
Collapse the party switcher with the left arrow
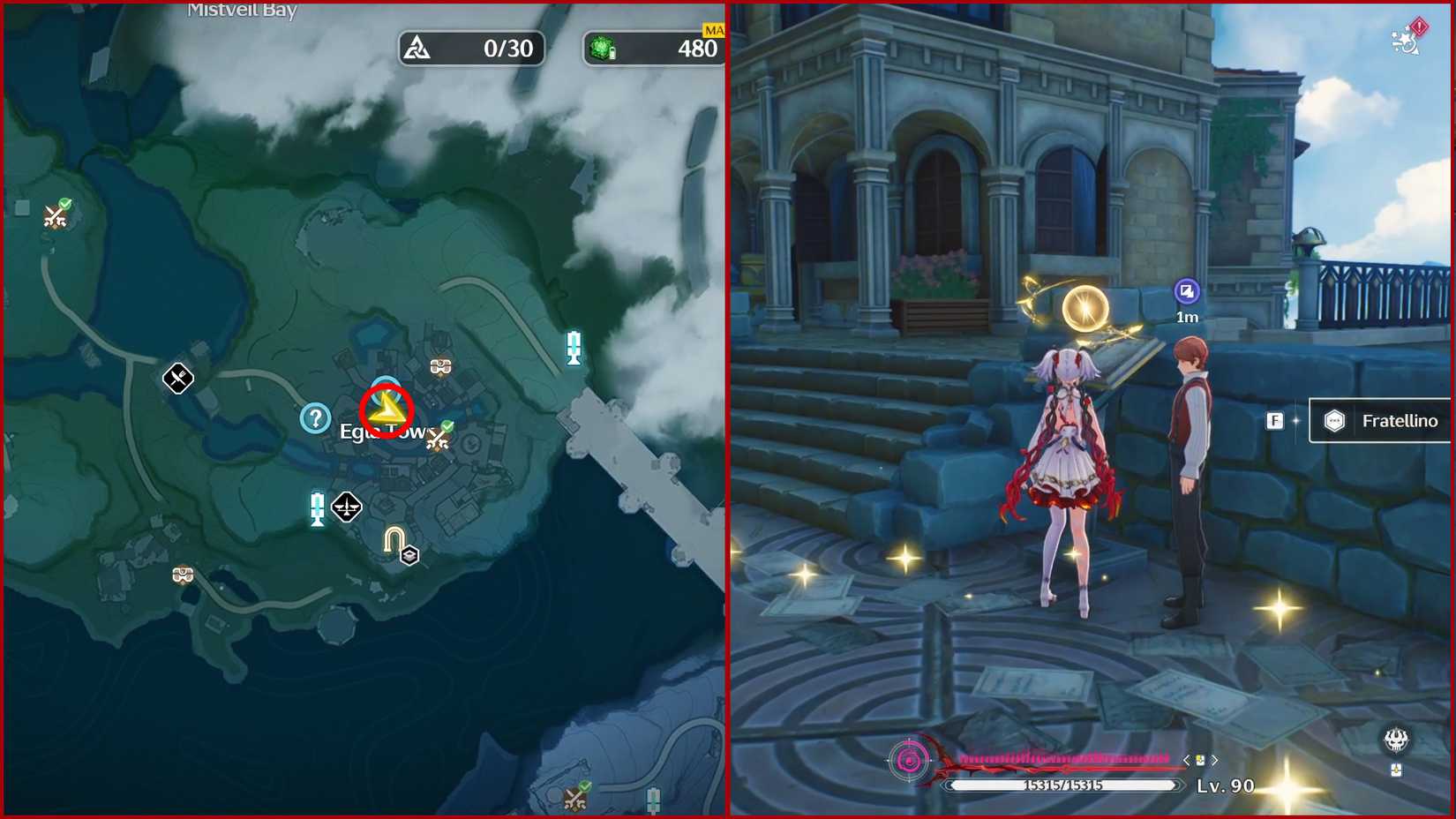click(x=1185, y=760)
